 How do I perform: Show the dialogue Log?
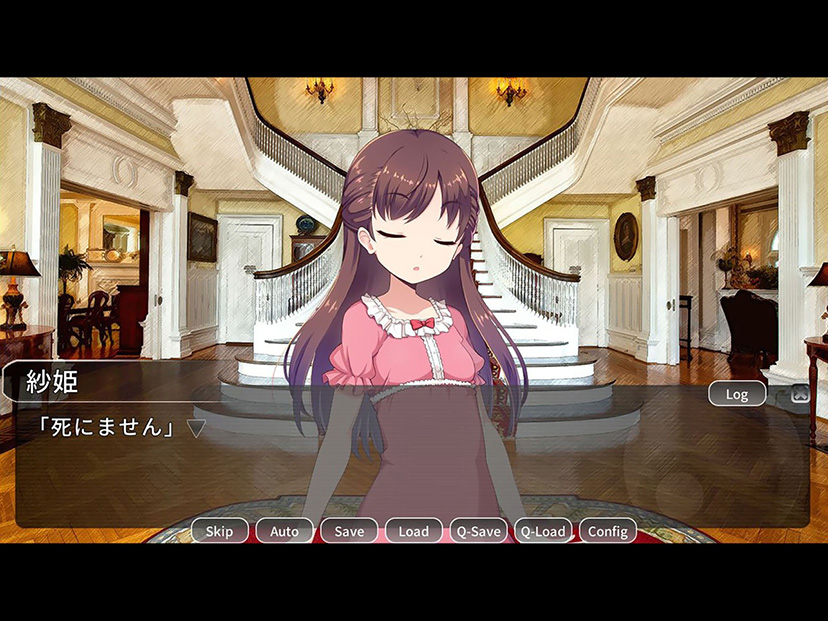[737, 394]
